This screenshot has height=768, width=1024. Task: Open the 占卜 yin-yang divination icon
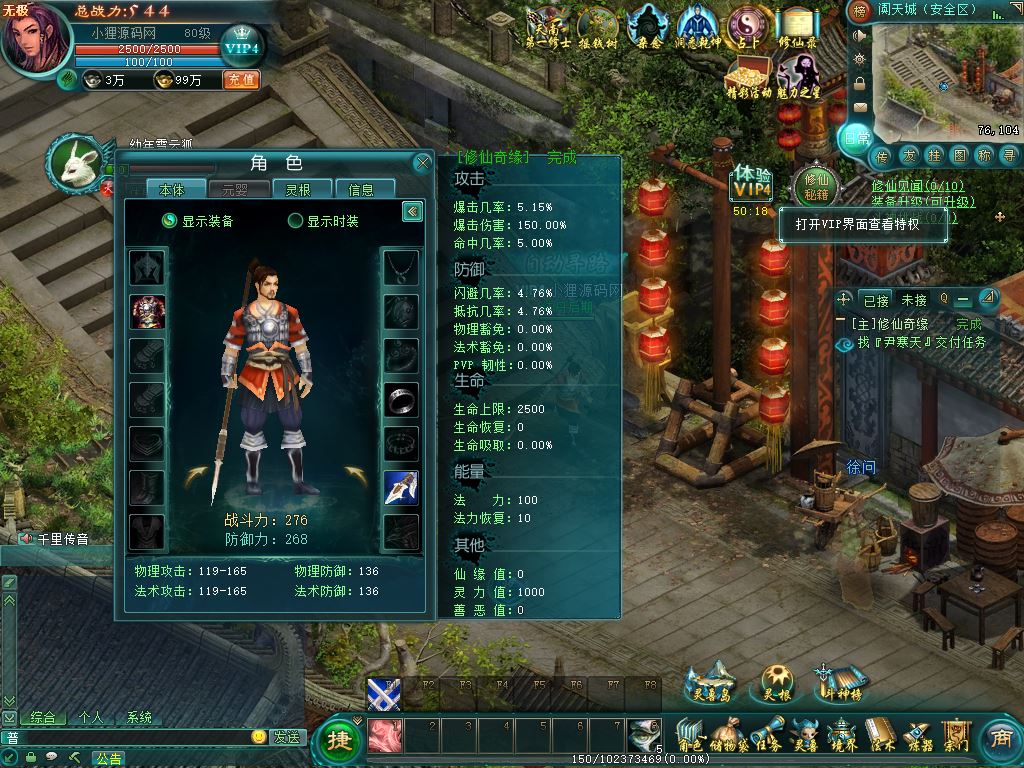click(744, 27)
